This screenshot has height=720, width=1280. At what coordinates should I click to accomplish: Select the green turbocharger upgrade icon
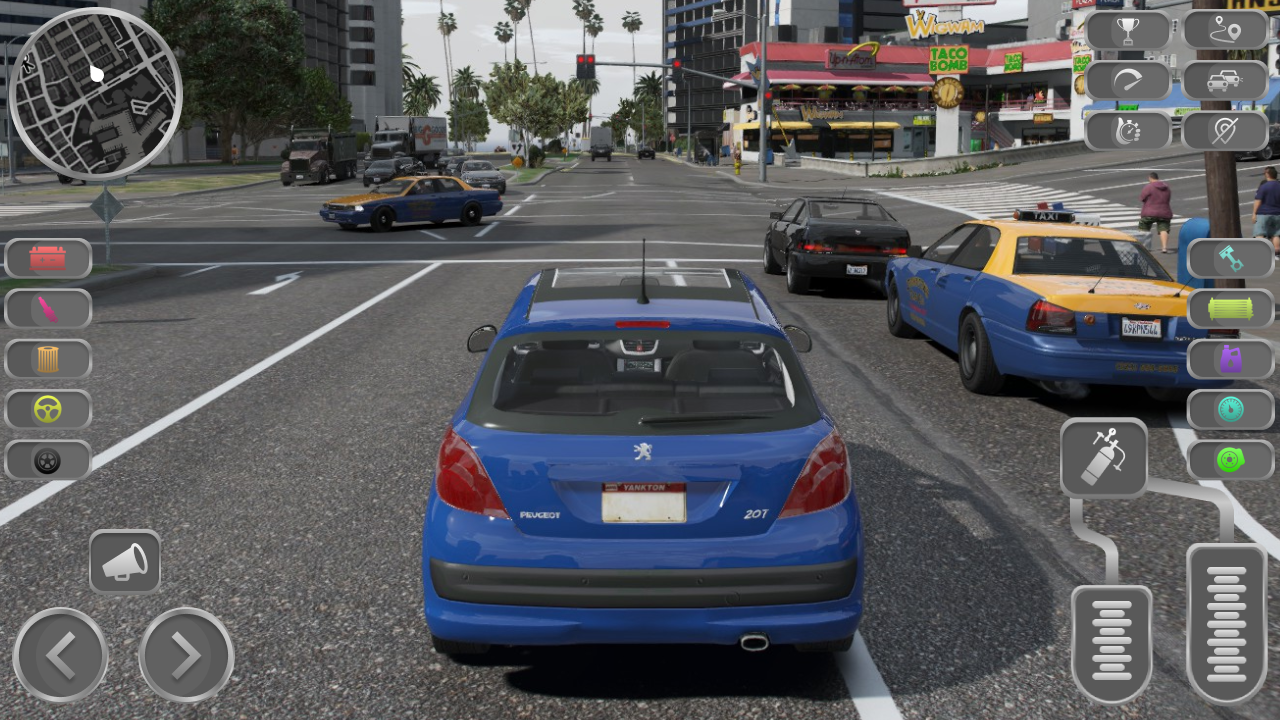(x=1230, y=461)
